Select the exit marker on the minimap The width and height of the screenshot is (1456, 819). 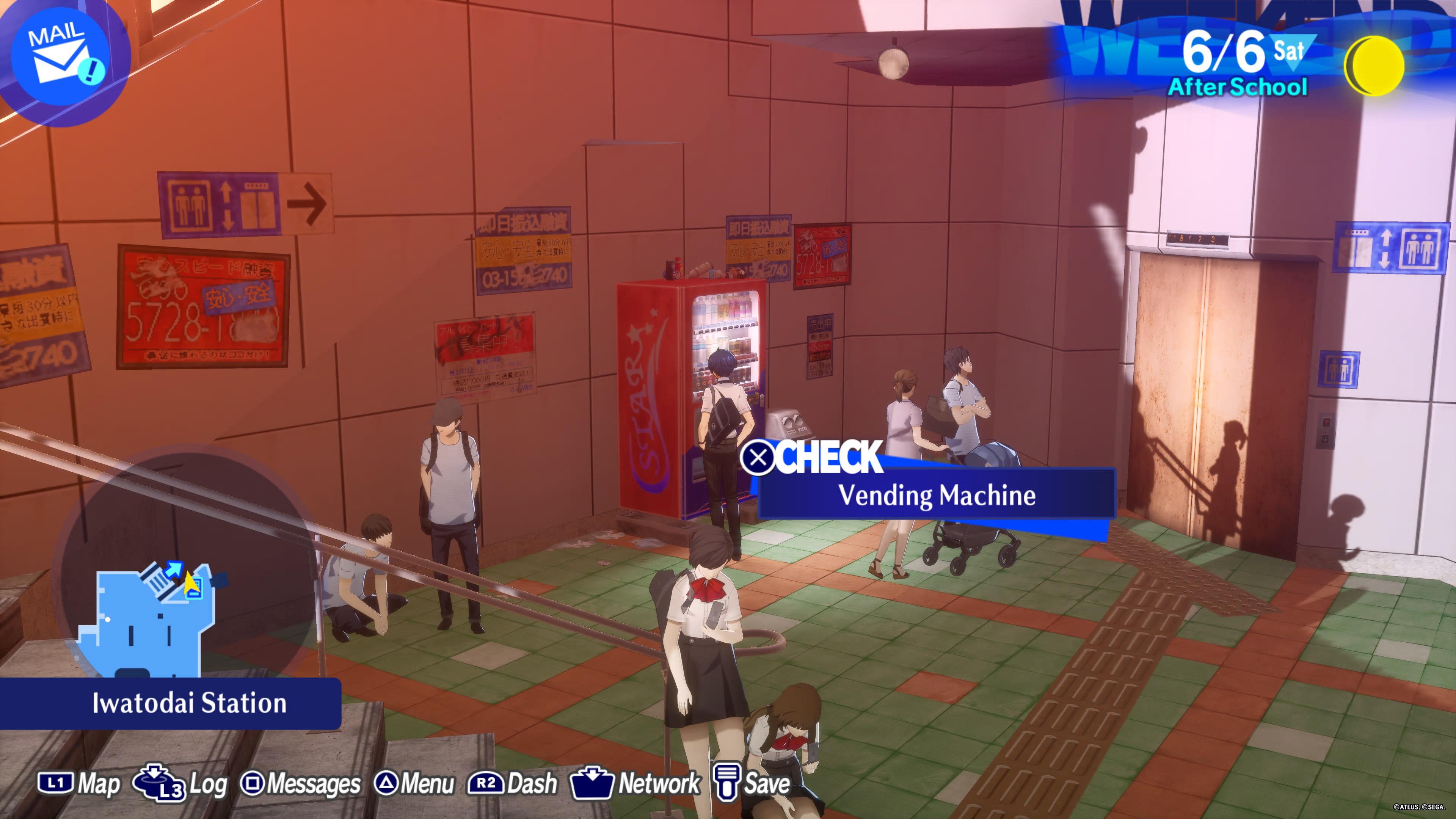click(x=174, y=570)
